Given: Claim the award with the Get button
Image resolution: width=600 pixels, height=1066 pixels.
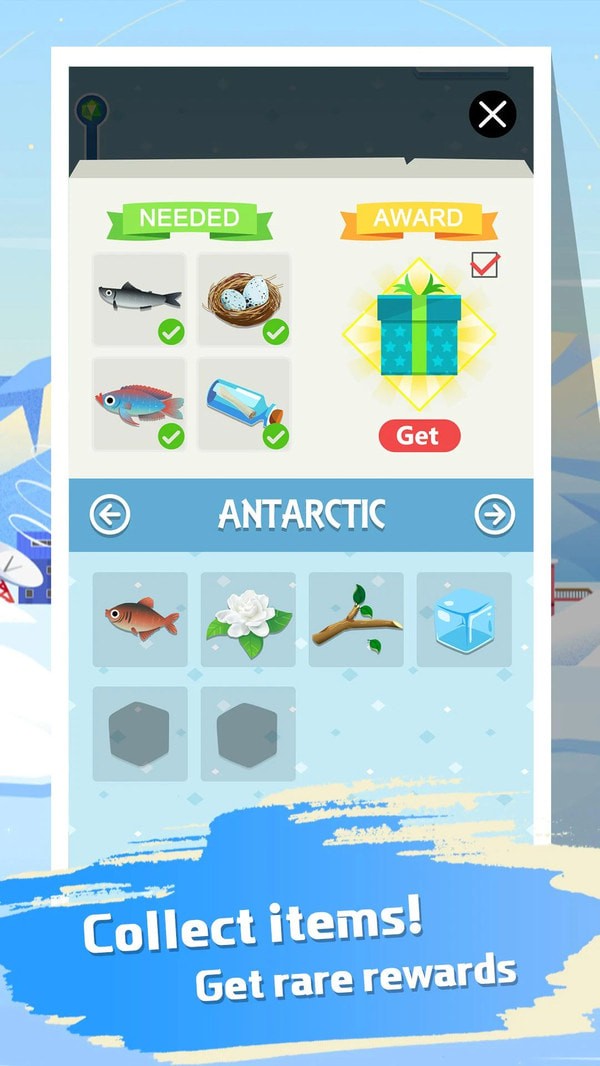Looking at the screenshot, I should tap(419, 436).
